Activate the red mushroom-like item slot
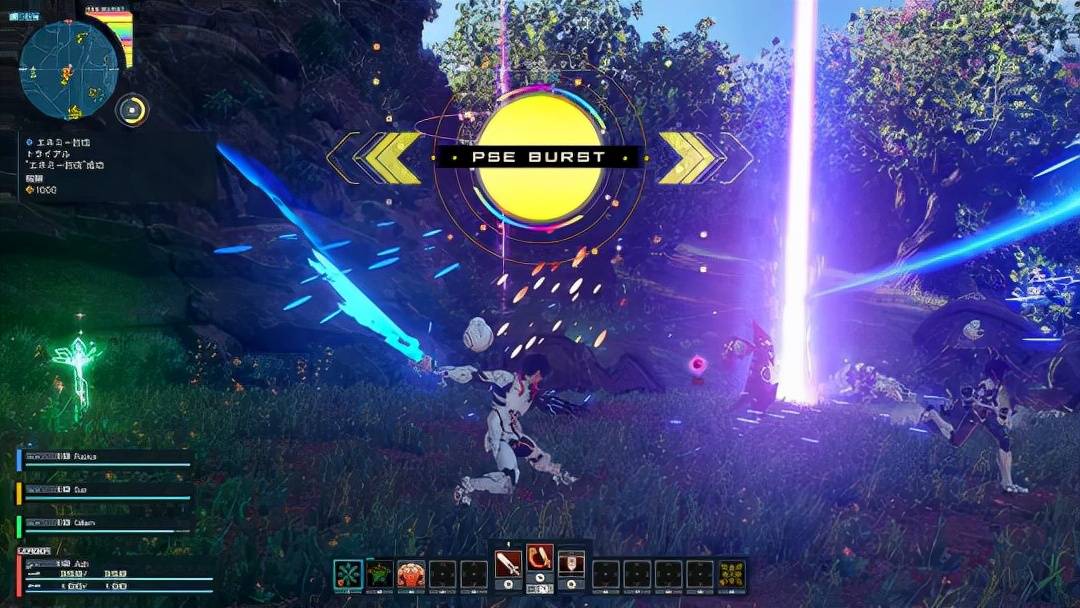The width and height of the screenshot is (1080, 608). 411,574
